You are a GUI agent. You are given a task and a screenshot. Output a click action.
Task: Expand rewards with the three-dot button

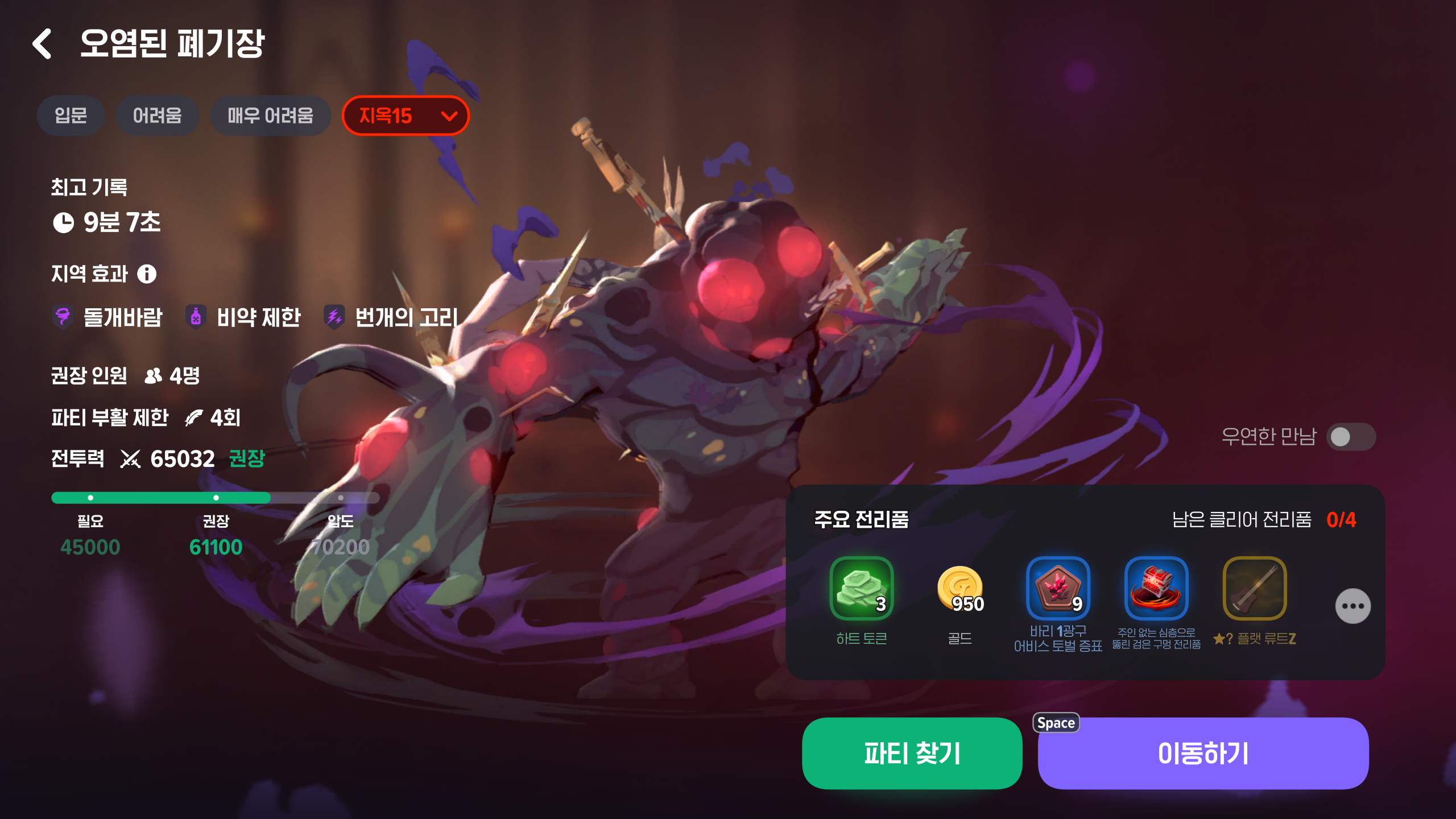click(x=1352, y=606)
